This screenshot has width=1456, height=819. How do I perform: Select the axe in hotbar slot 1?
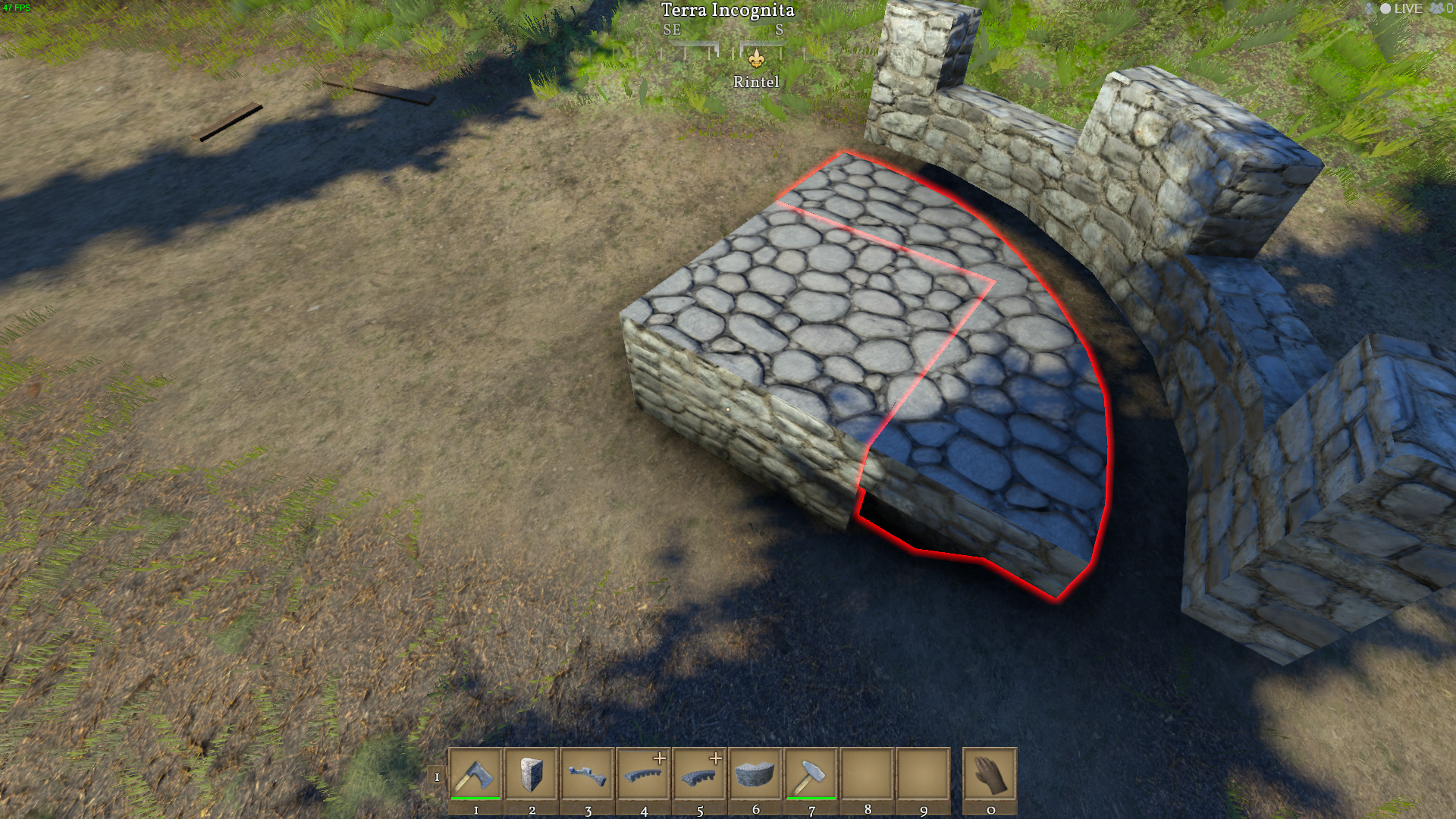coord(475,774)
